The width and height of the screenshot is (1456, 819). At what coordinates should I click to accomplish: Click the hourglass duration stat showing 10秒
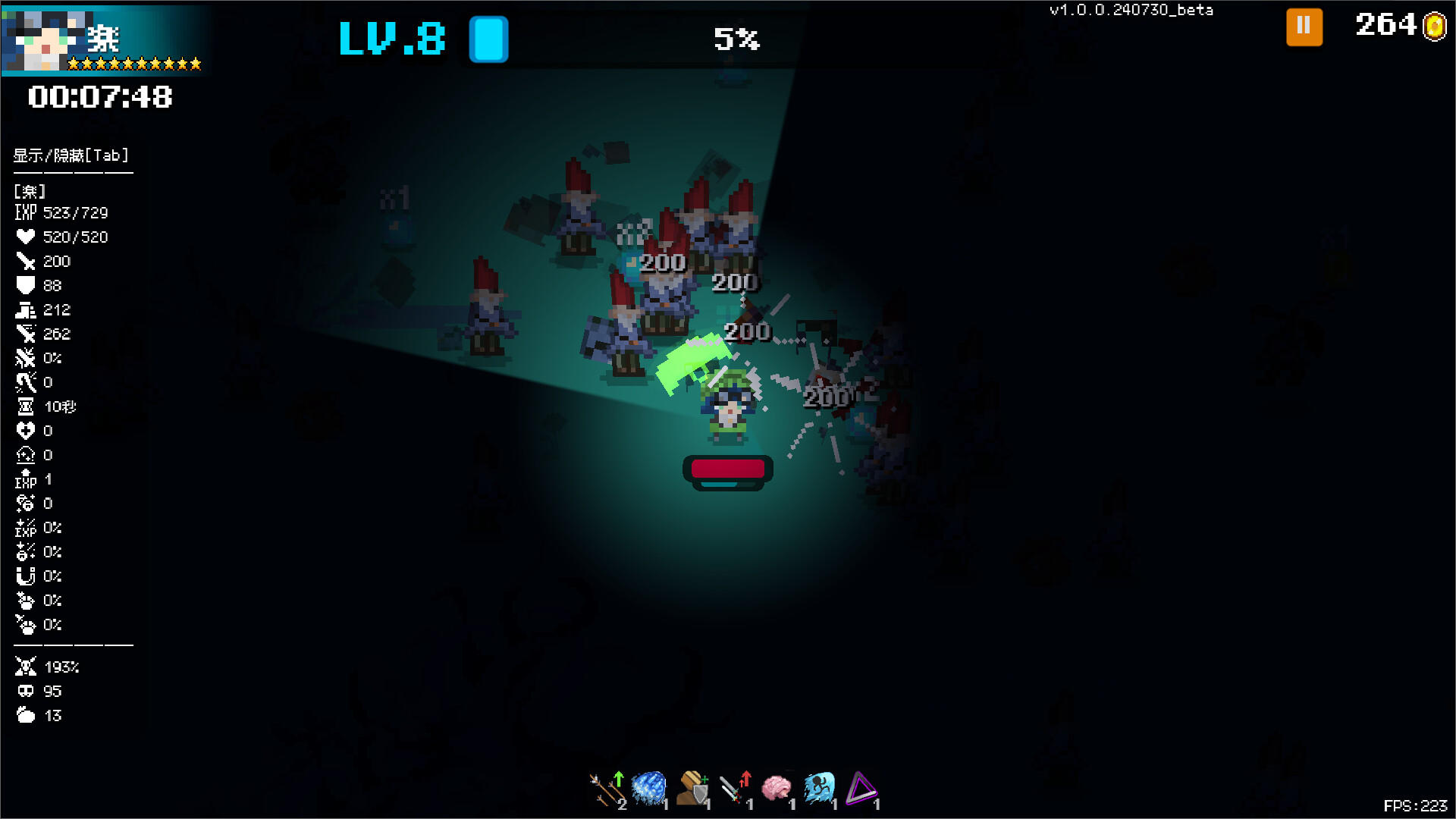(27, 407)
